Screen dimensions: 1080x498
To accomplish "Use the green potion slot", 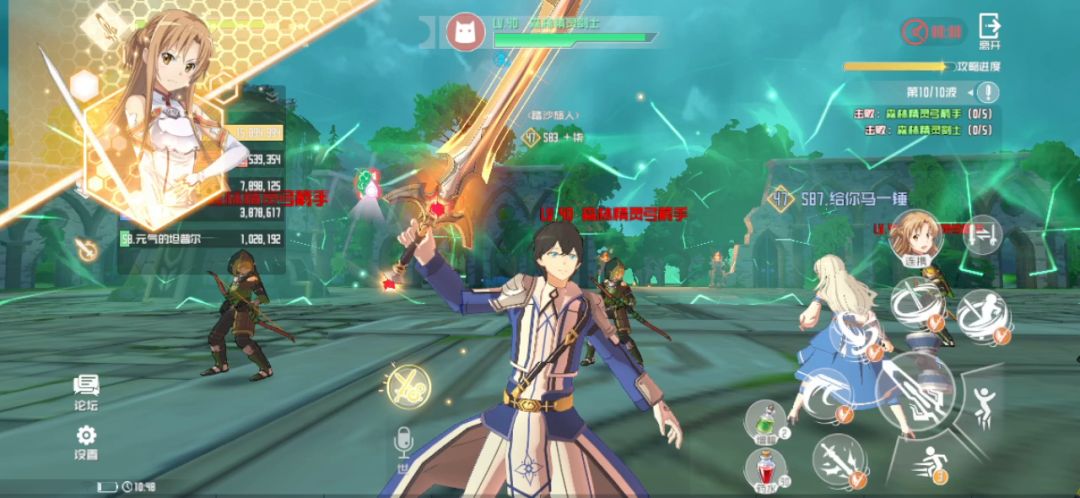I will pos(766,420).
